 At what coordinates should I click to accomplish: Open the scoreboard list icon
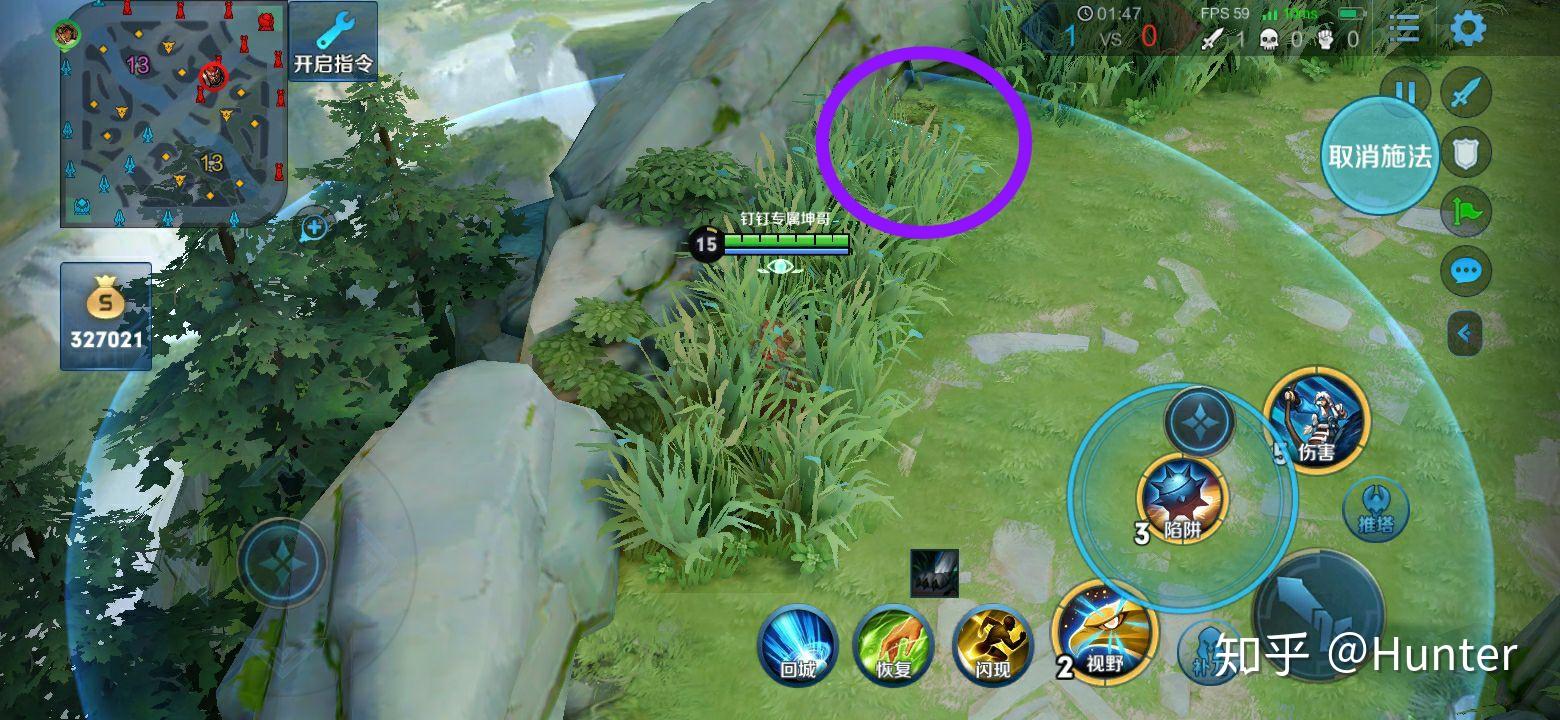click(1404, 29)
